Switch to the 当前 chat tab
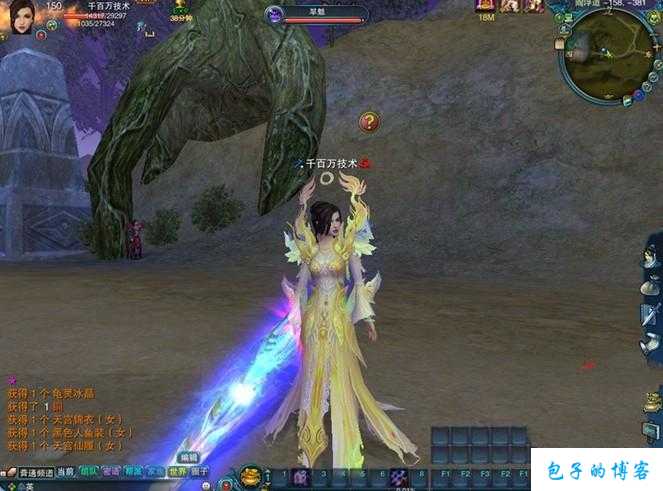 (x=65, y=472)
